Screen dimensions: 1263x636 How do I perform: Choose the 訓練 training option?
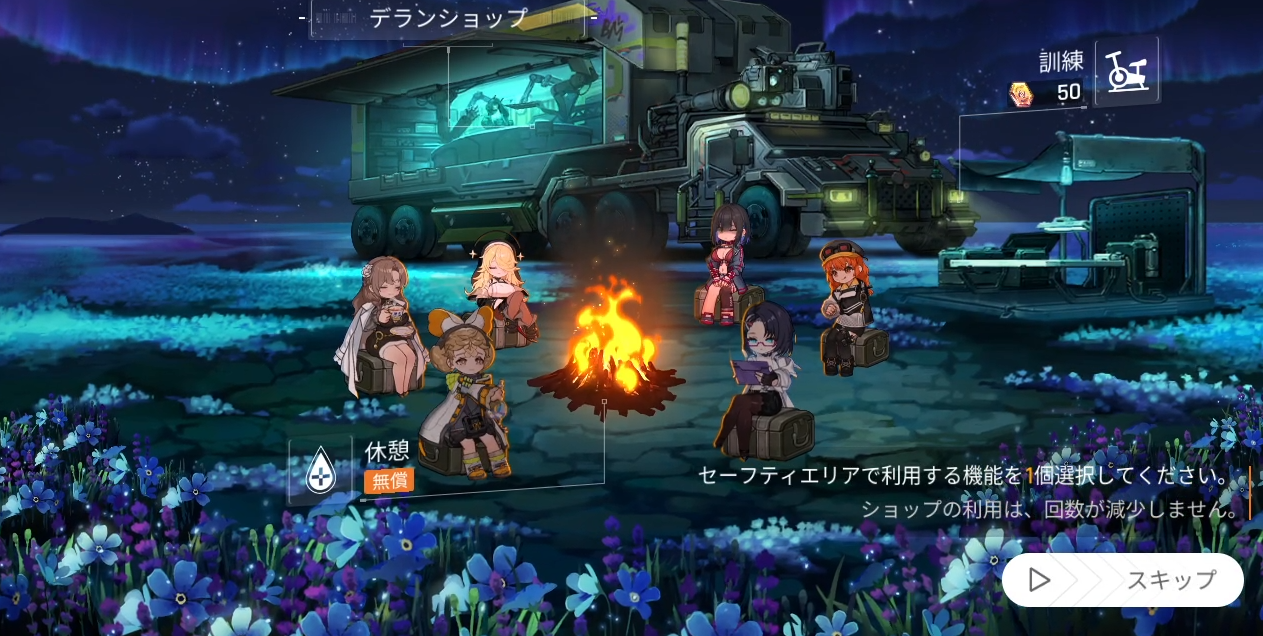click(1061, 62)
